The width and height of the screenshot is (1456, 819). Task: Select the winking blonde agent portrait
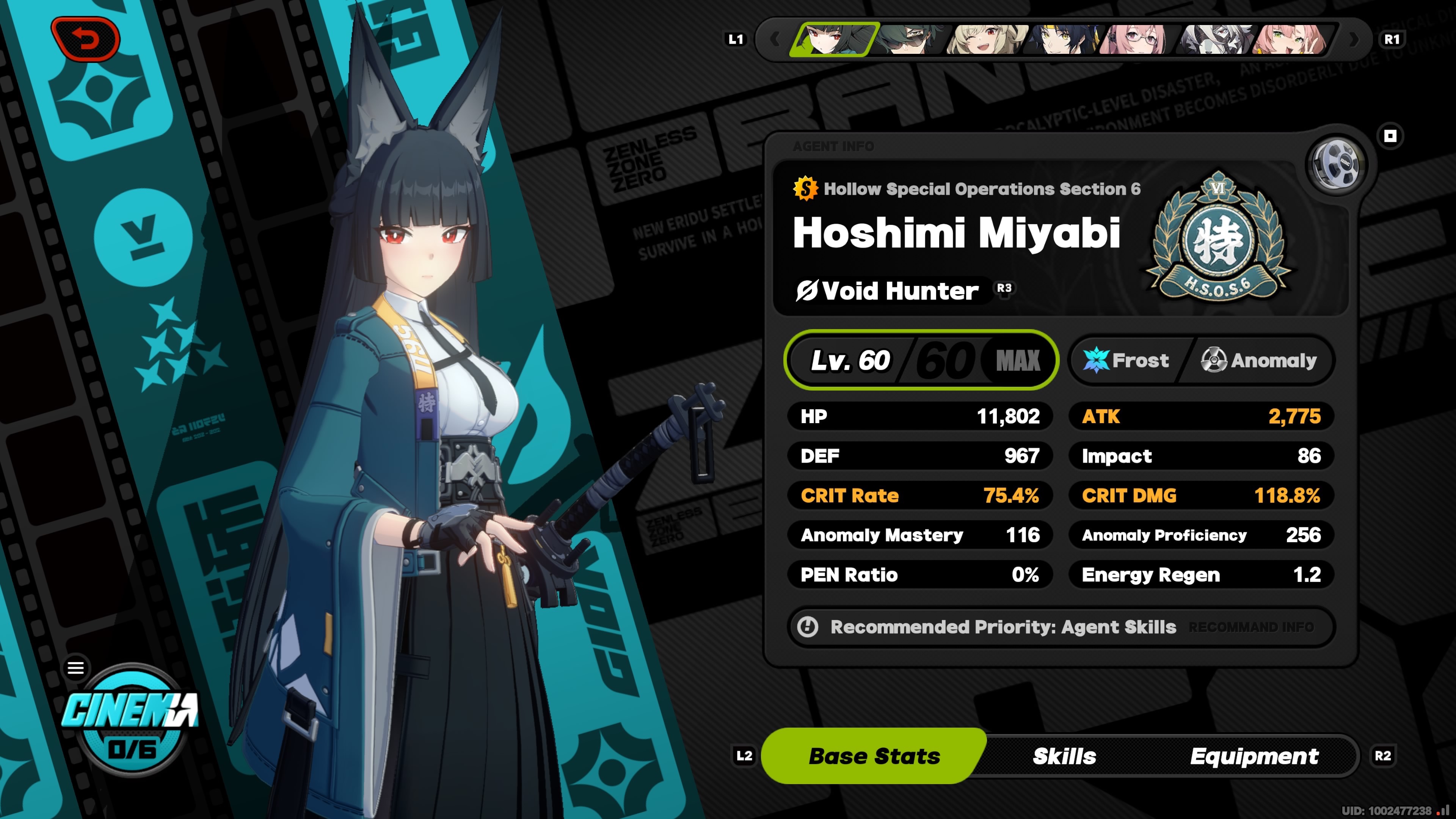pos(986,39)
